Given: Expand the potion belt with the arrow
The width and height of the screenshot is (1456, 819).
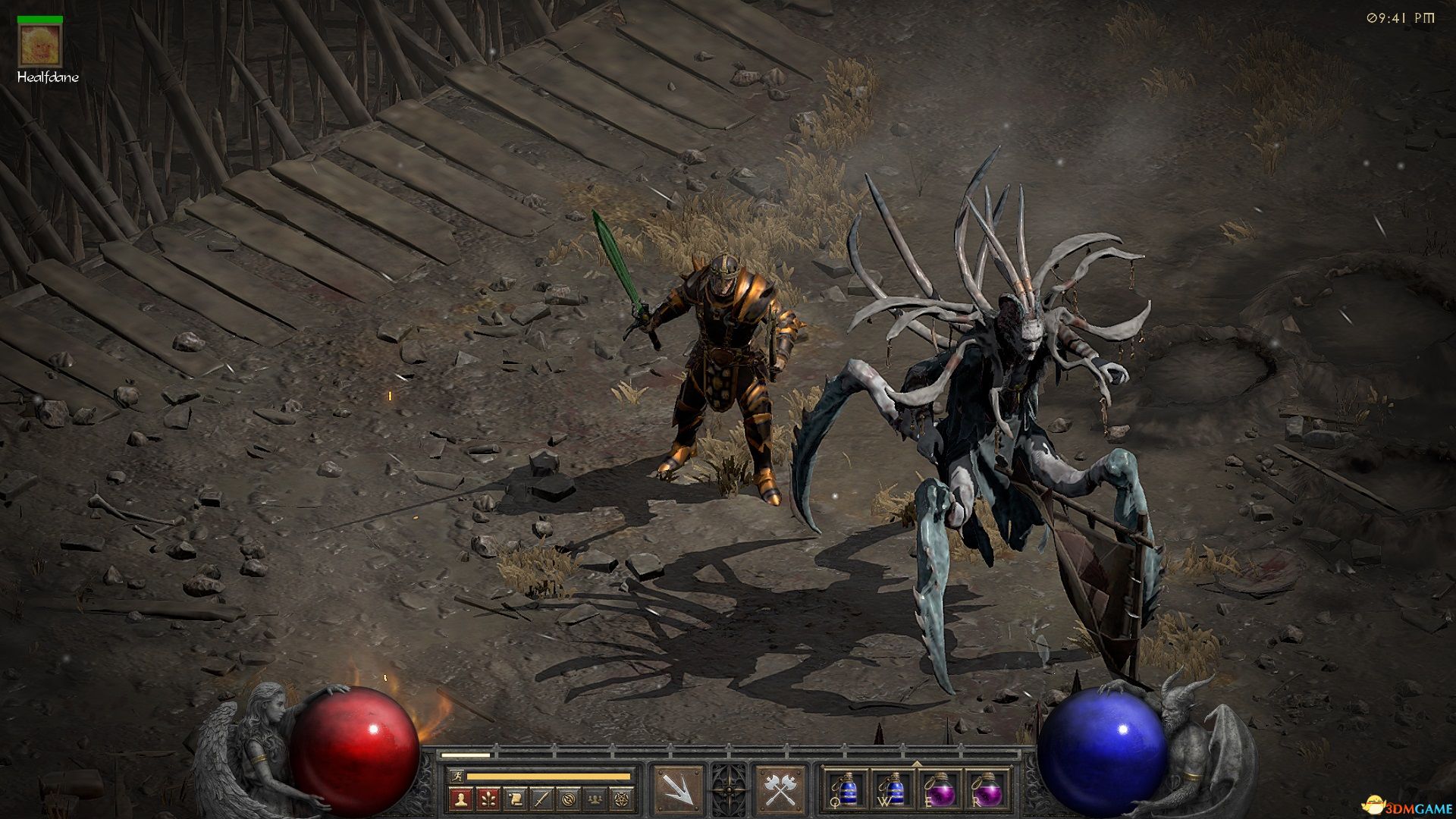Looking at the screenshot, I should (x=917, y=764).
